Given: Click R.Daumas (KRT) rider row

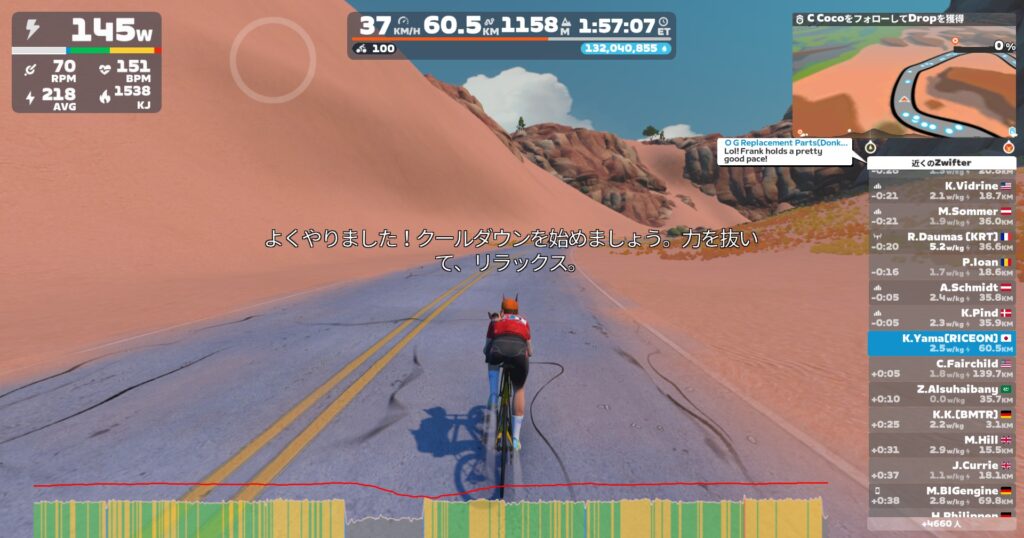Looking at the screenshot, I should click(941, 241).
